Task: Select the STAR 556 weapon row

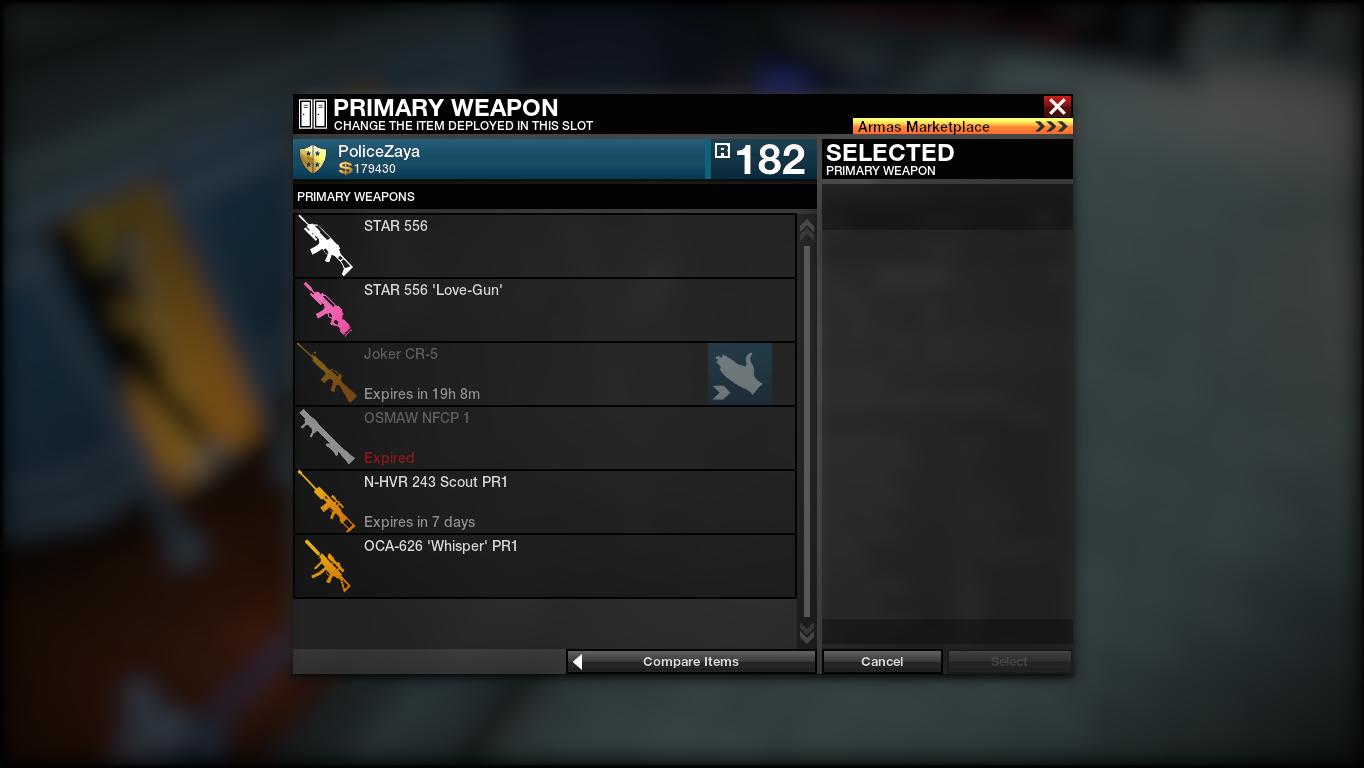Action: (545, 246)
